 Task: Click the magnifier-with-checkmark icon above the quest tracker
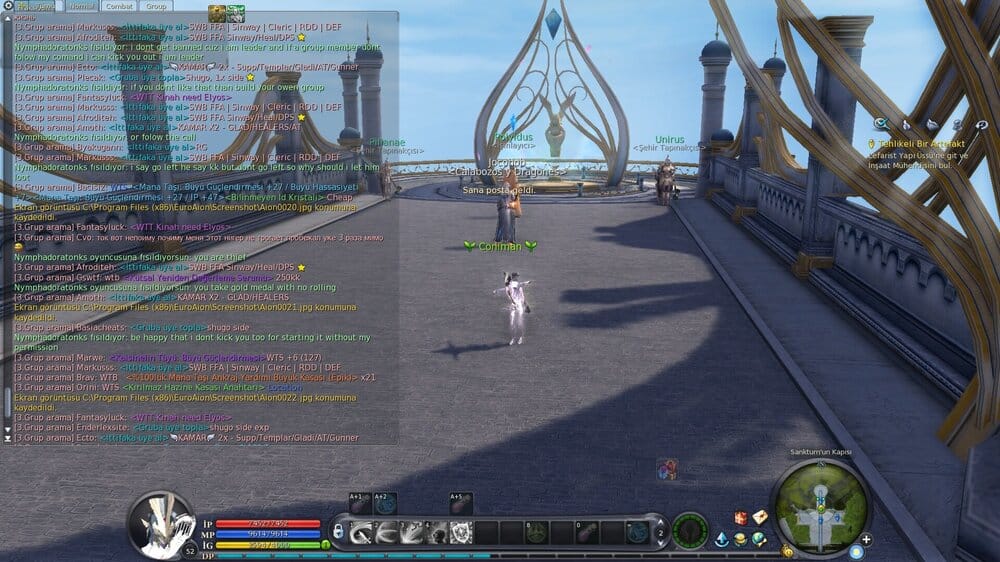point(880,124)
